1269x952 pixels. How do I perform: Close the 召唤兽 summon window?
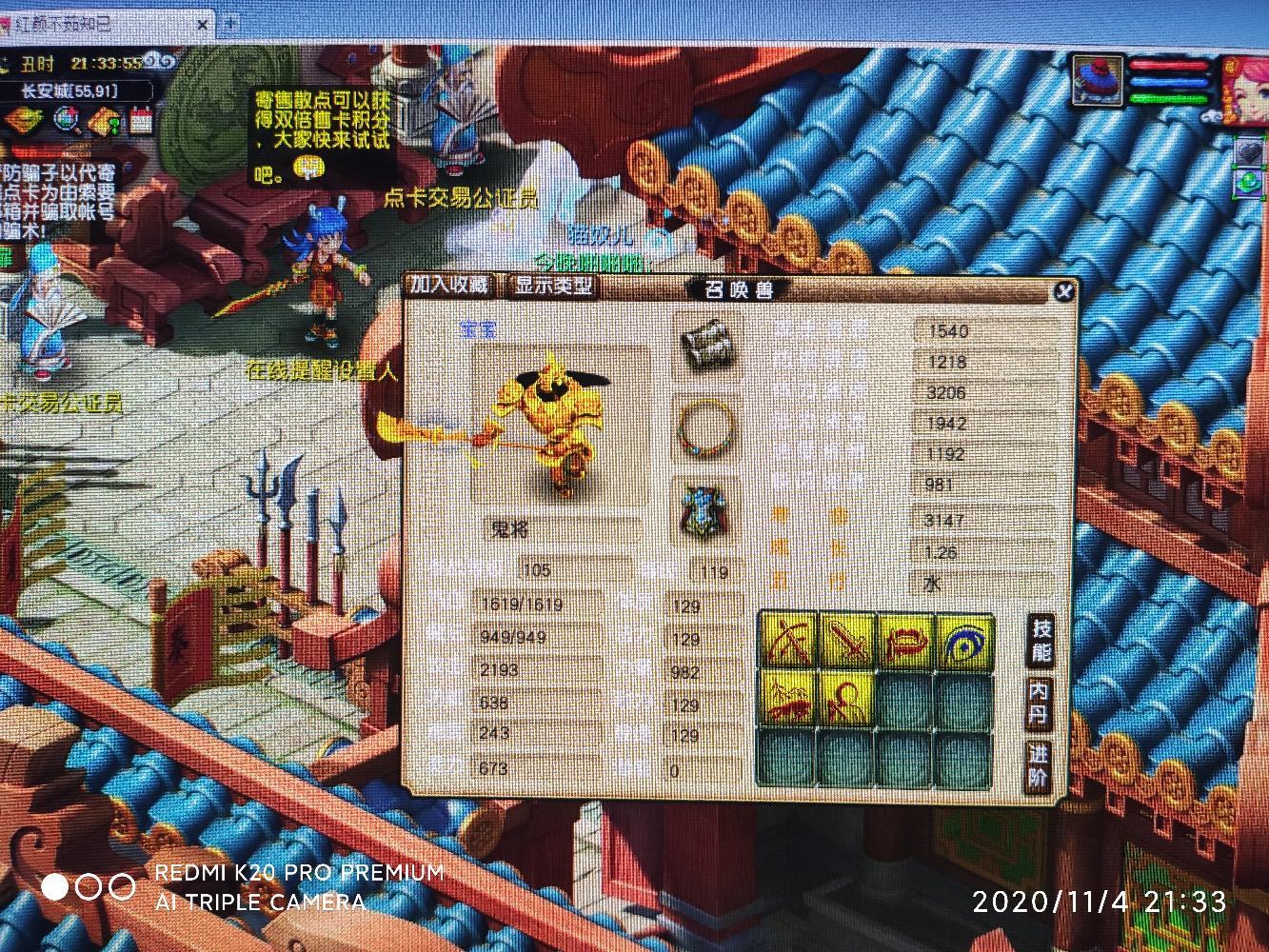[1063, 292]
